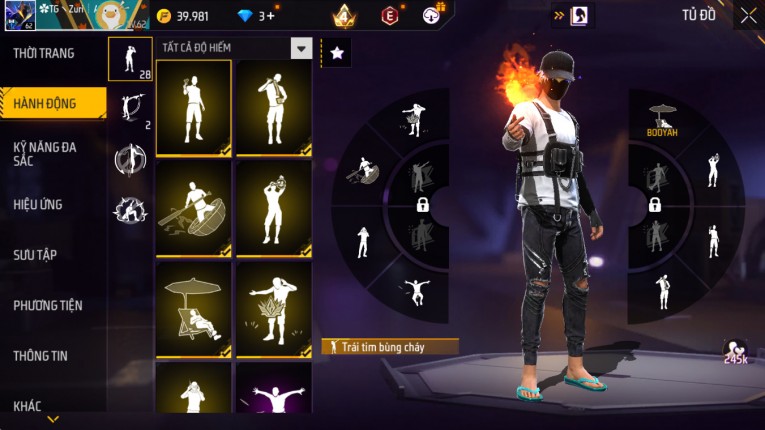This screenshot has height=430, width=765.
Task: Open the Phương Tiện category
Action: [x=48, y=305]
